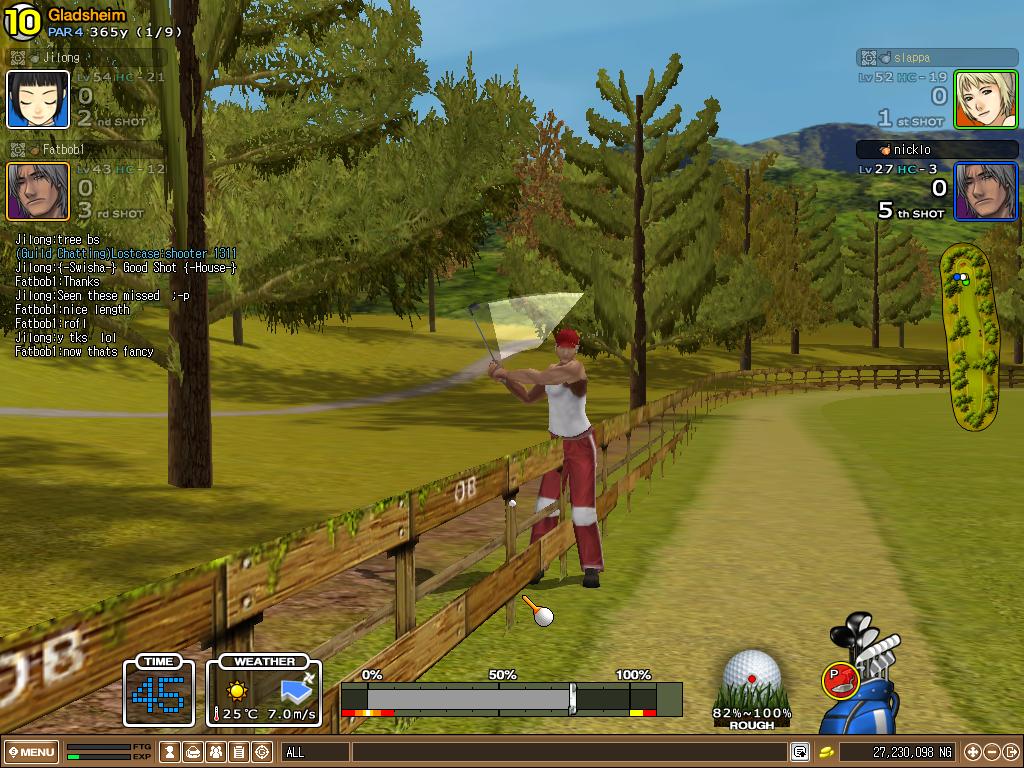Click the chat message input field
Screen dimensions: 1024x768
click(568, 752)
